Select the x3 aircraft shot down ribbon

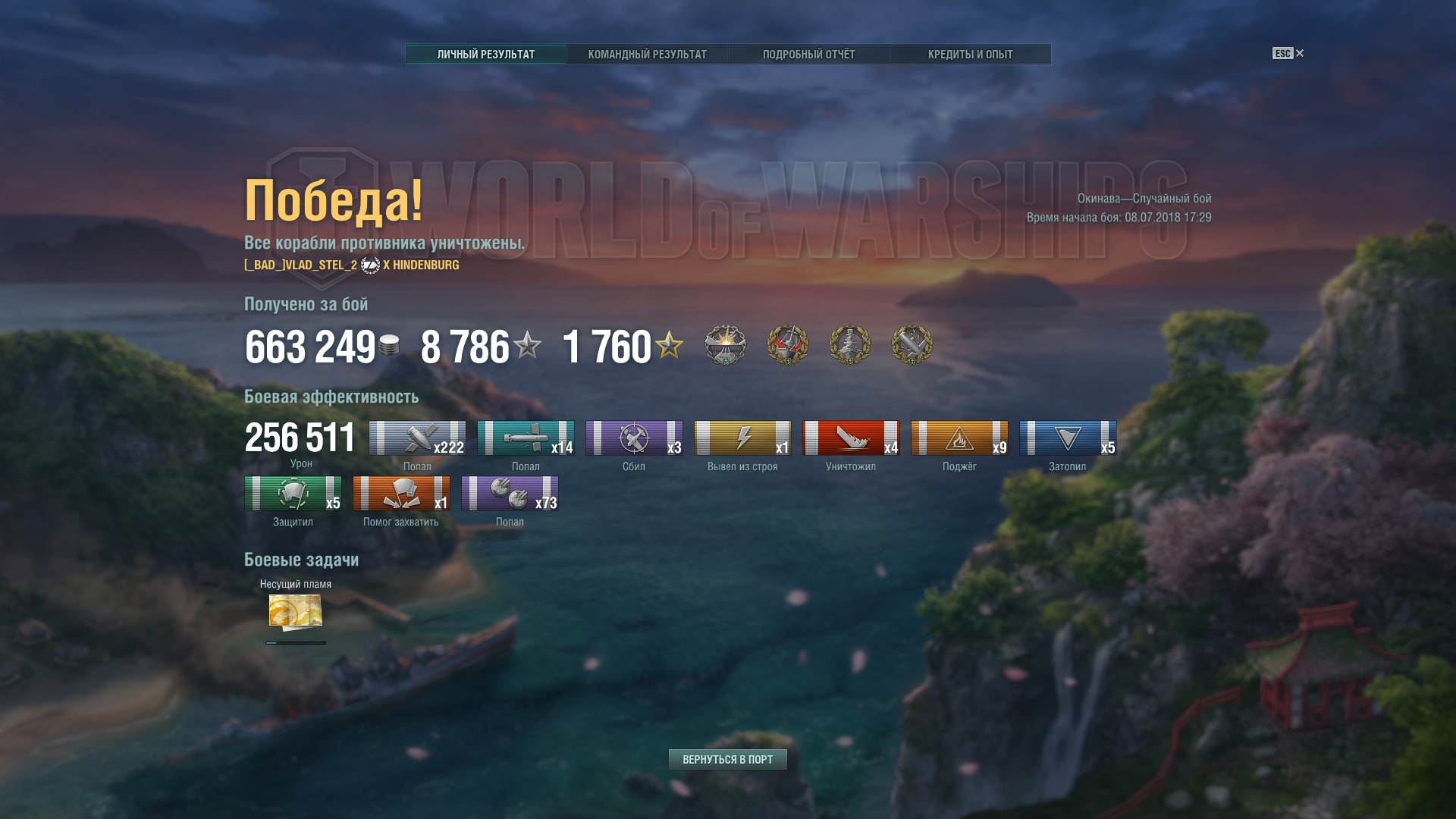[634, 438]
